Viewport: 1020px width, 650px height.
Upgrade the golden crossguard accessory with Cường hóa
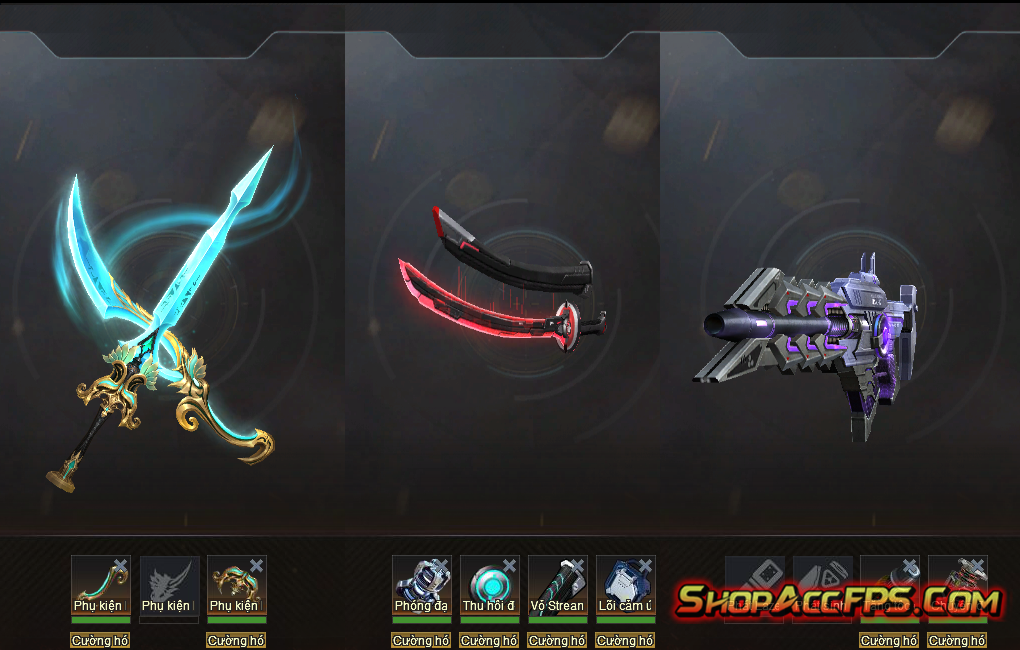[237, 640]
